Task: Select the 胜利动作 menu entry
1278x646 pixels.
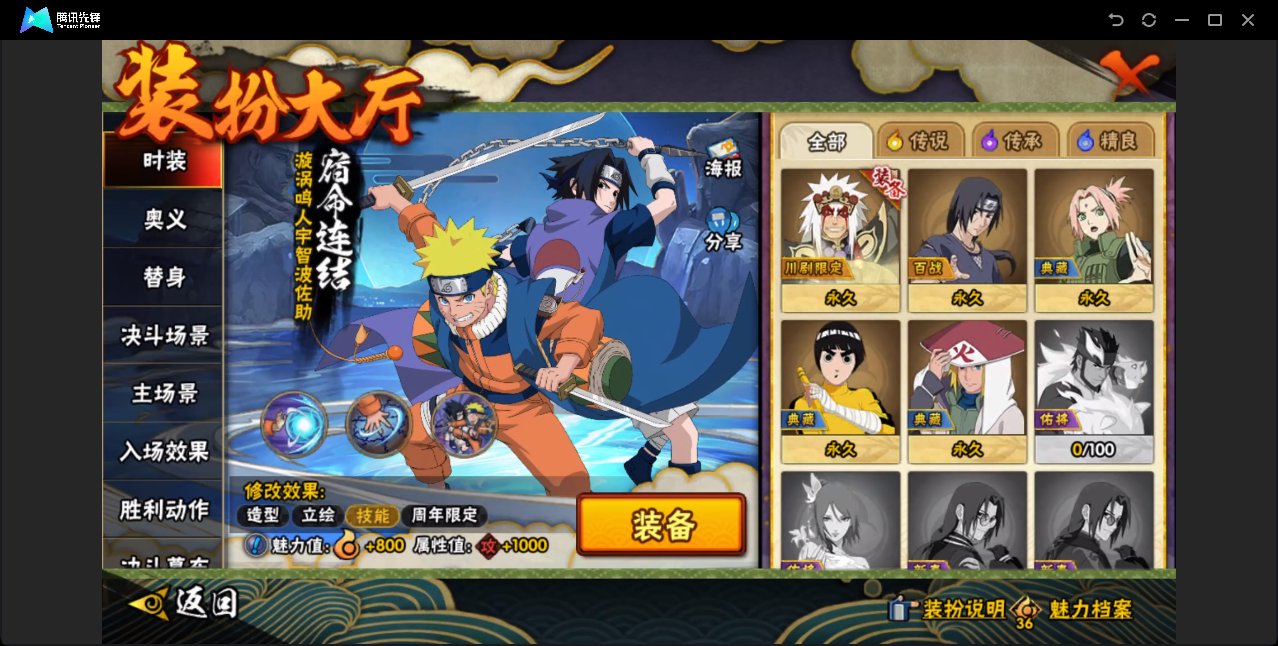Action: [x=164, y=509]
